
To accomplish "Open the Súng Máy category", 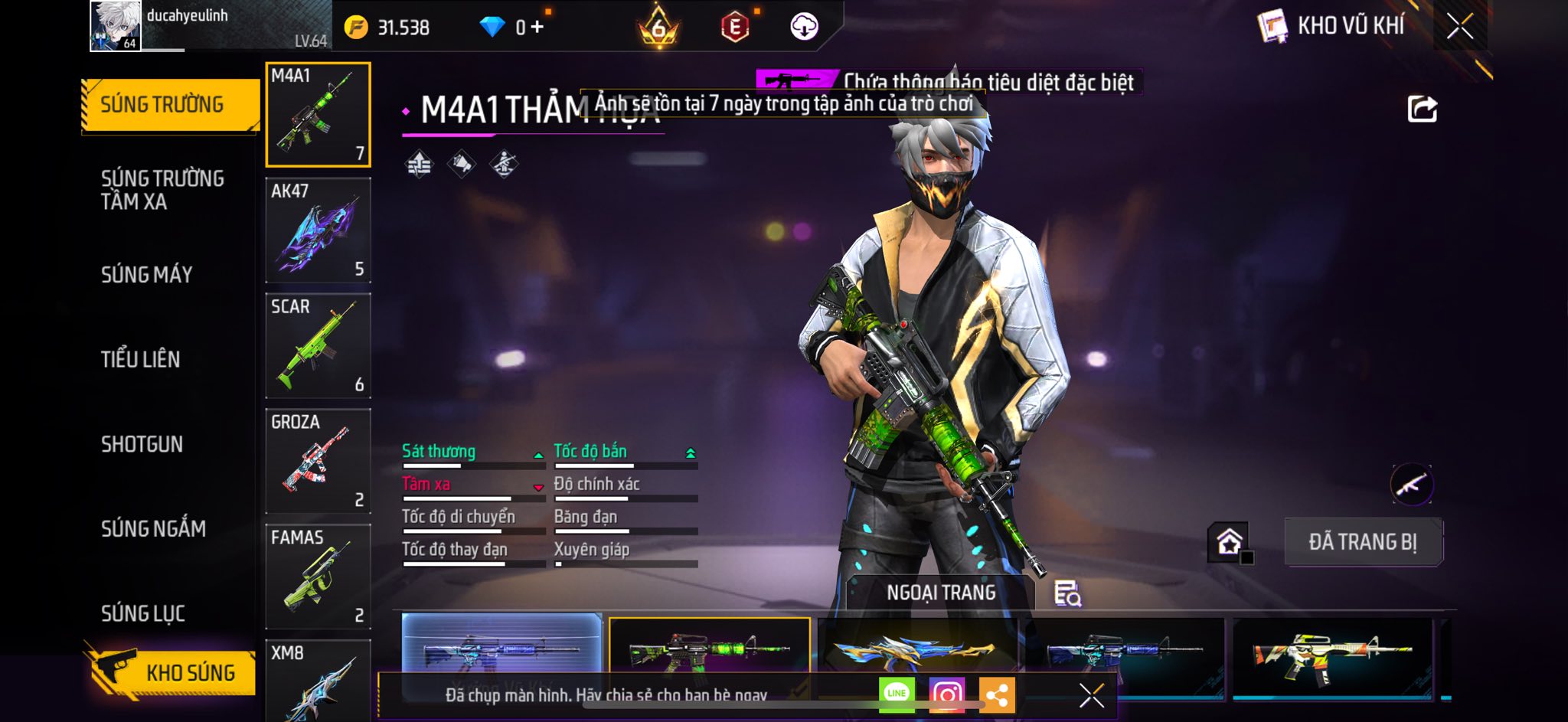I will [146, 275].
